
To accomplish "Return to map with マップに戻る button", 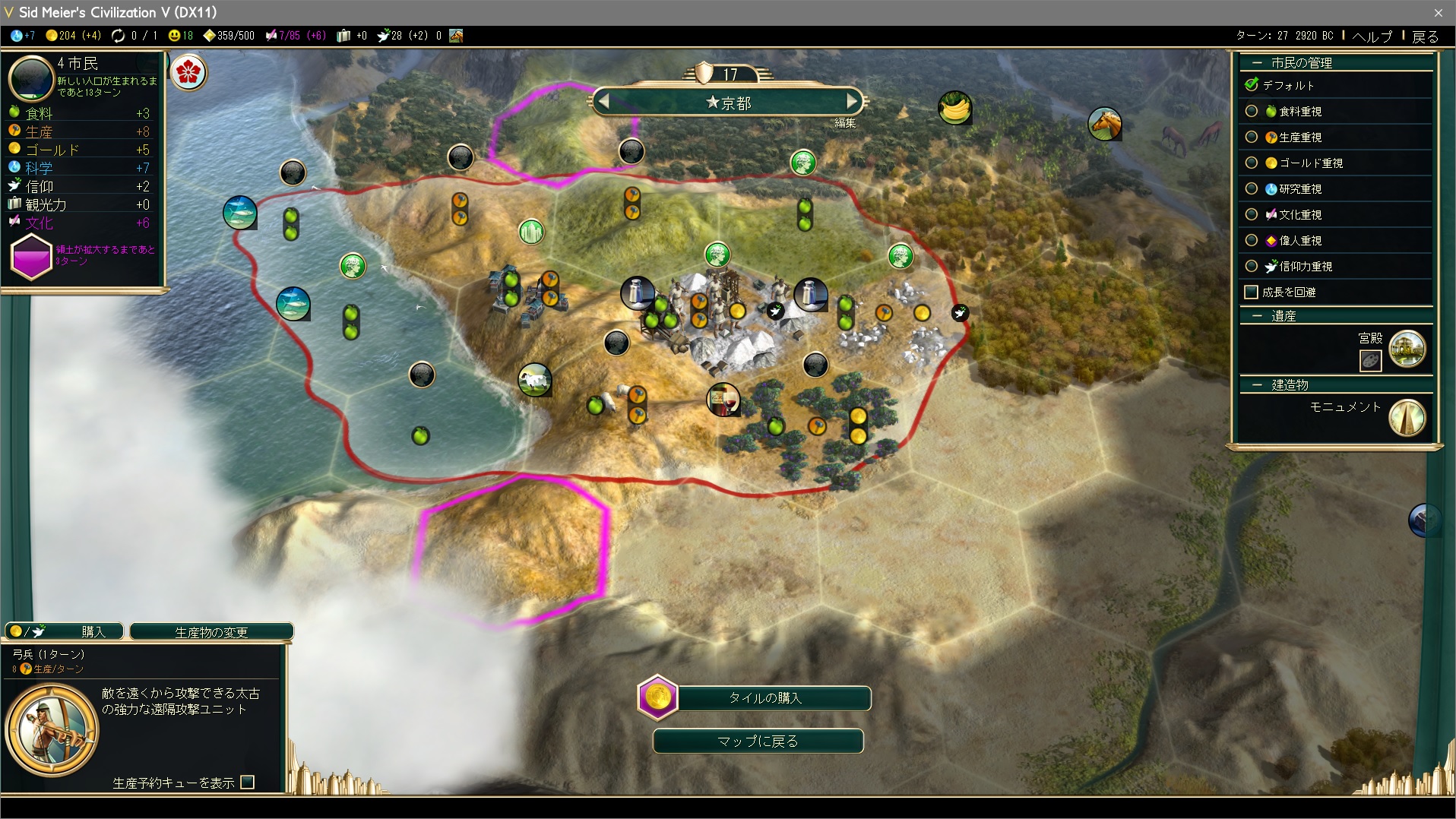I will pos(758,742).
